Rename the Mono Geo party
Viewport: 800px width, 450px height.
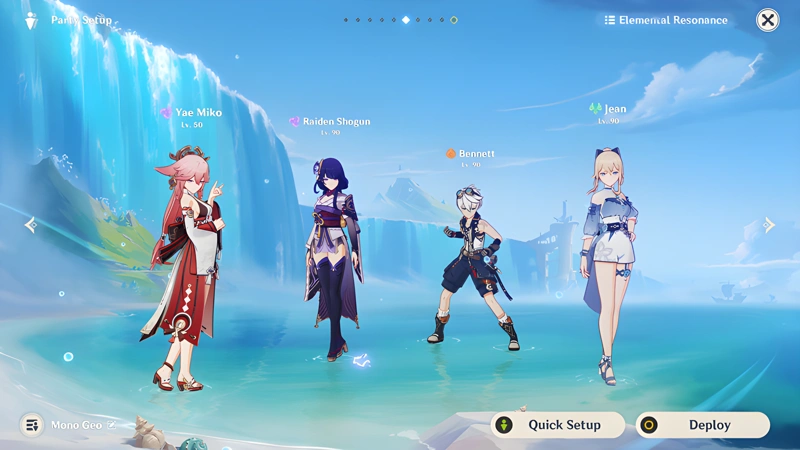pyautogui.click(x=112, y=425)
